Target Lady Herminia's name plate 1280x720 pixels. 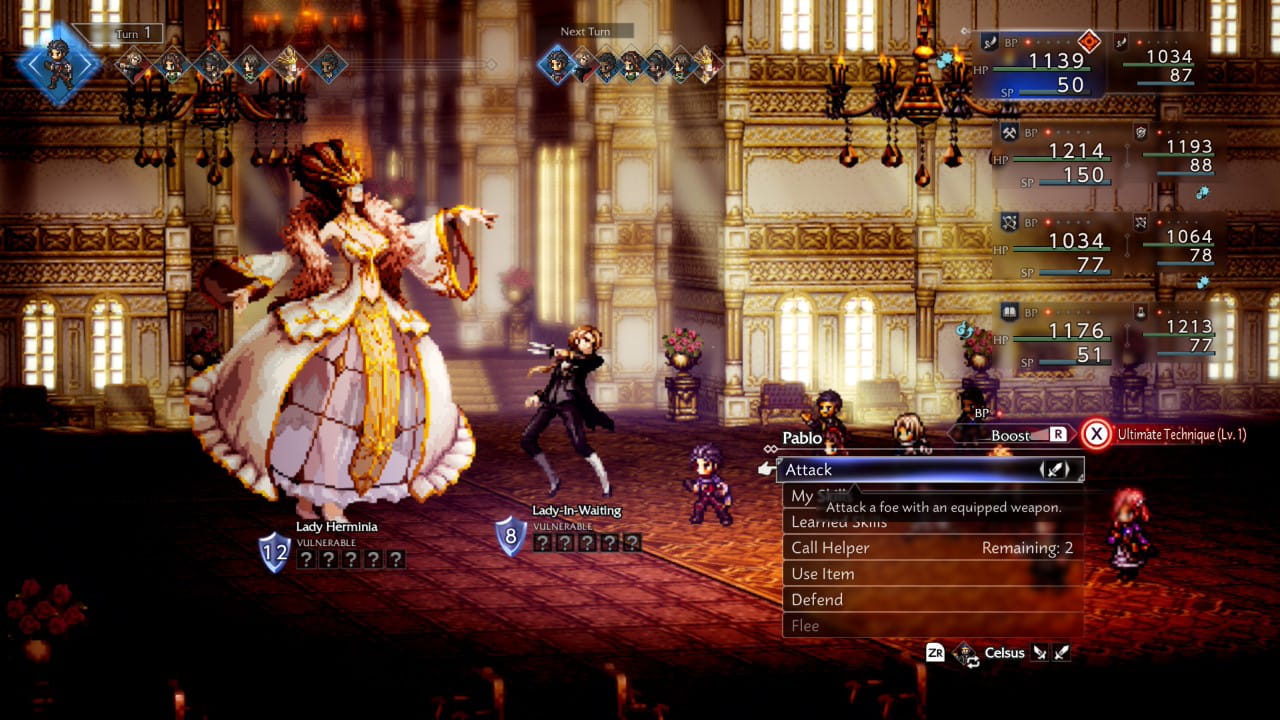(x=336, y=527)
